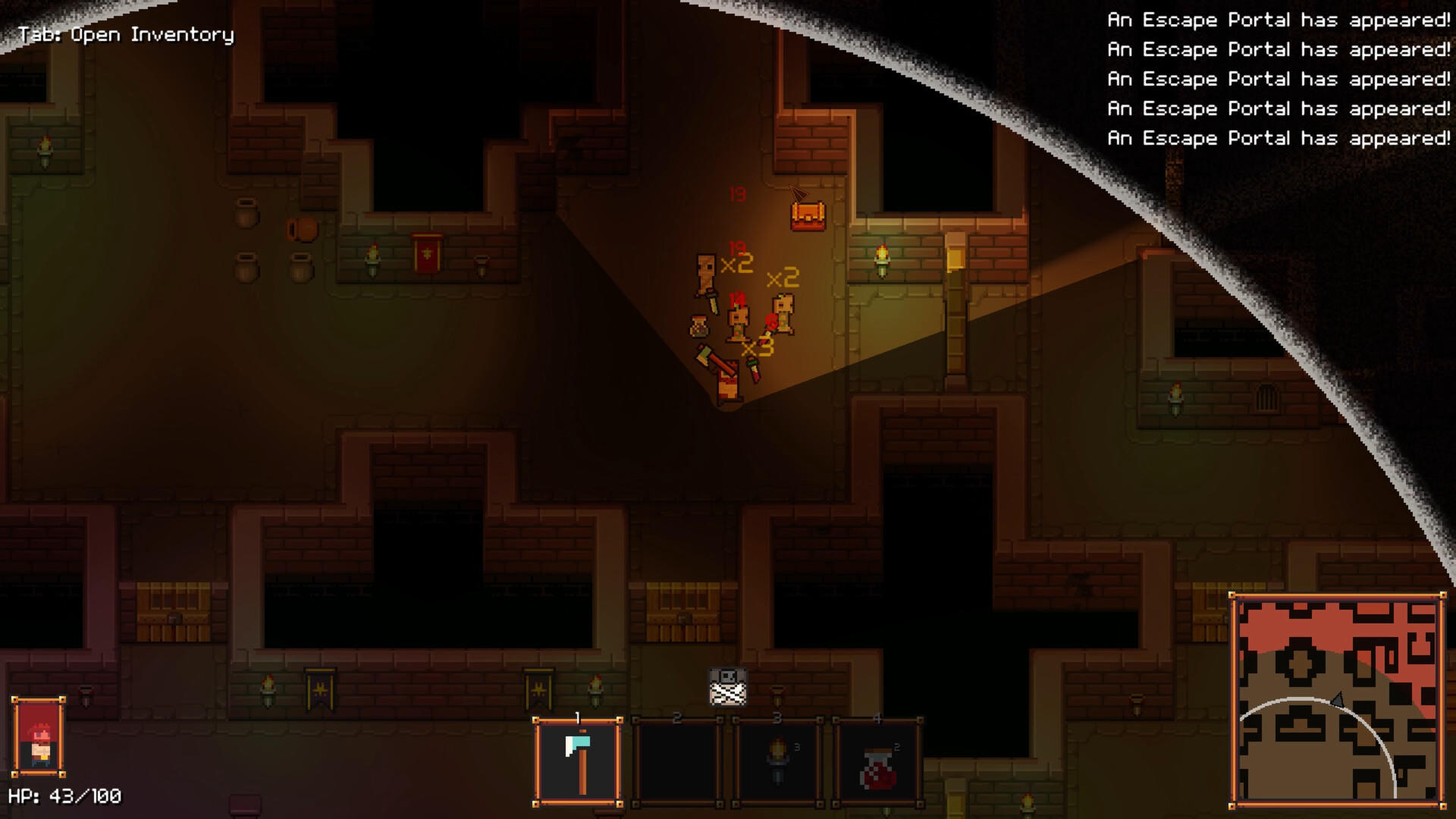Open the red-haired character portrait

[x=39, y=737]
